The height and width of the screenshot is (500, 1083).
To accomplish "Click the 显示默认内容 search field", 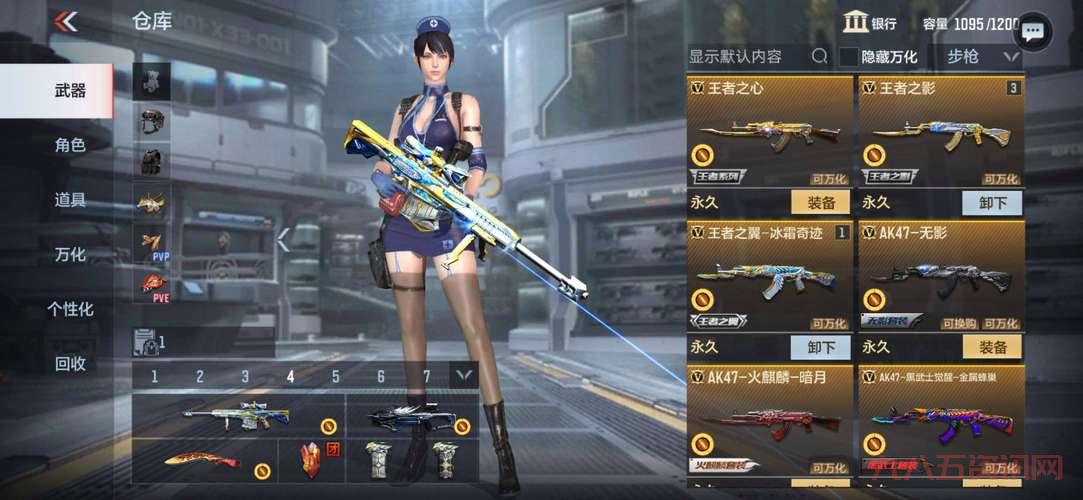I will 748,56.
